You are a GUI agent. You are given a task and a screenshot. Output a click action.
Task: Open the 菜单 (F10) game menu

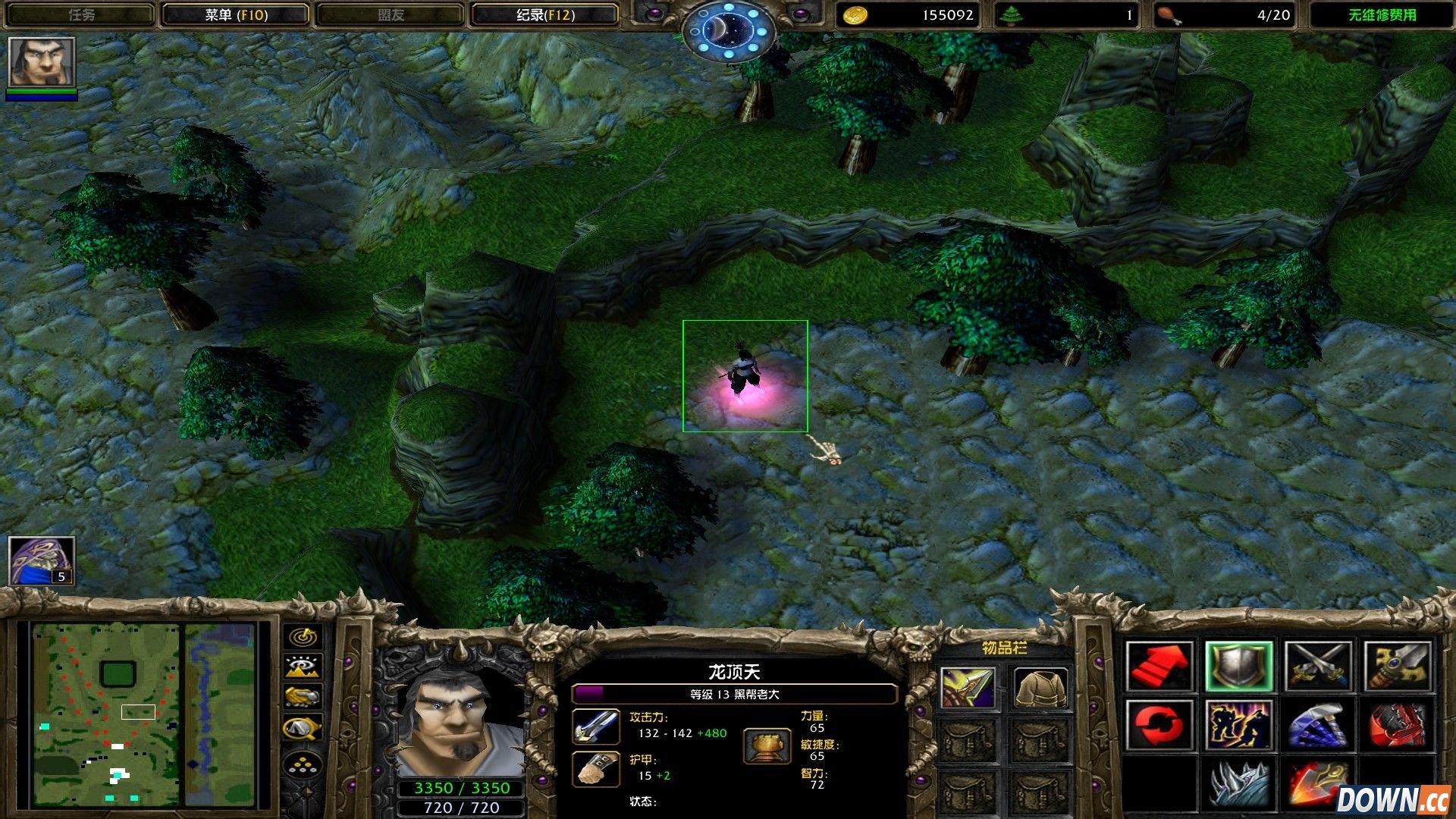click(235, 15)
